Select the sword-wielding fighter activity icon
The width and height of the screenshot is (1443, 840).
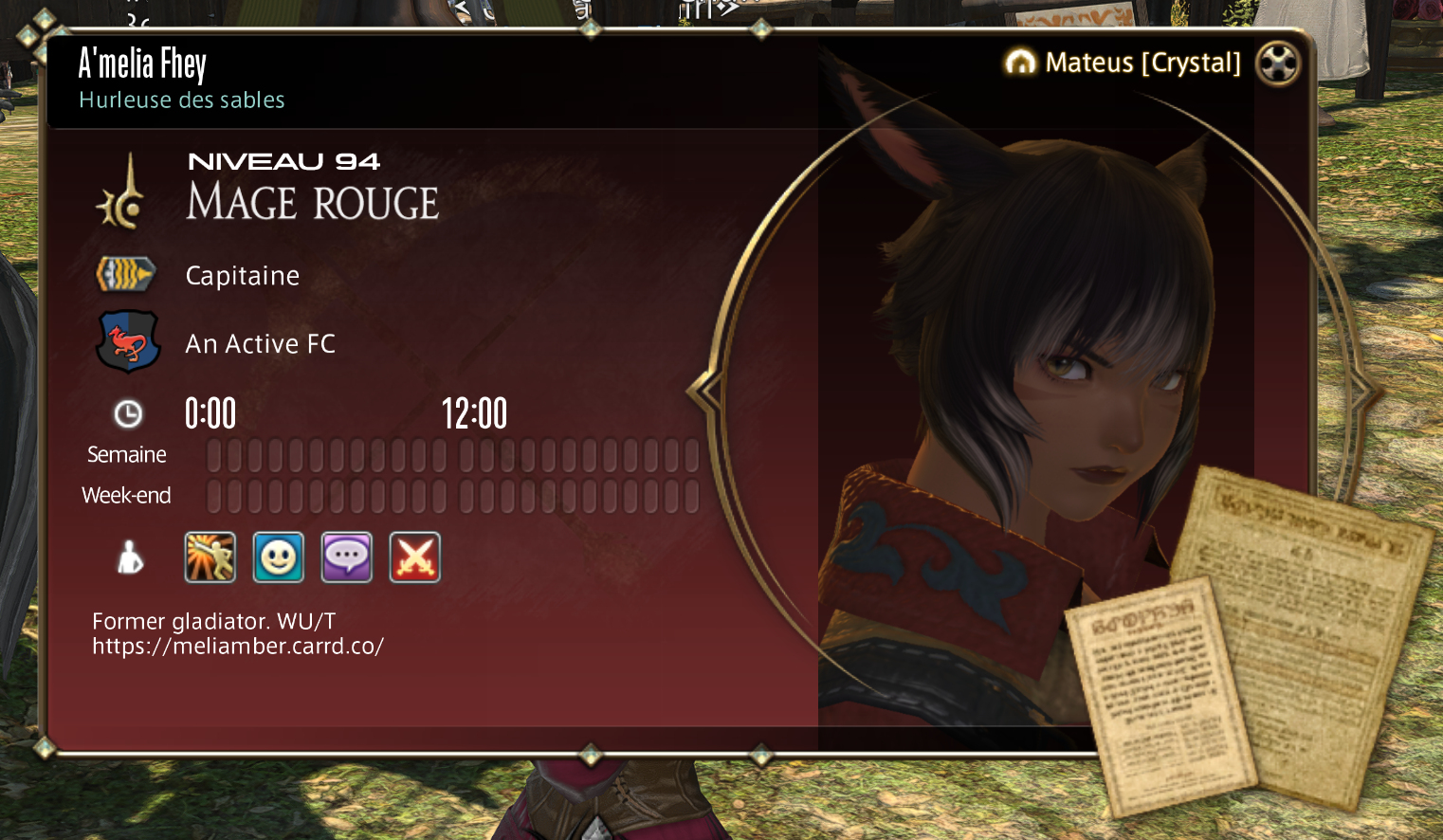(x=210, y=557)
